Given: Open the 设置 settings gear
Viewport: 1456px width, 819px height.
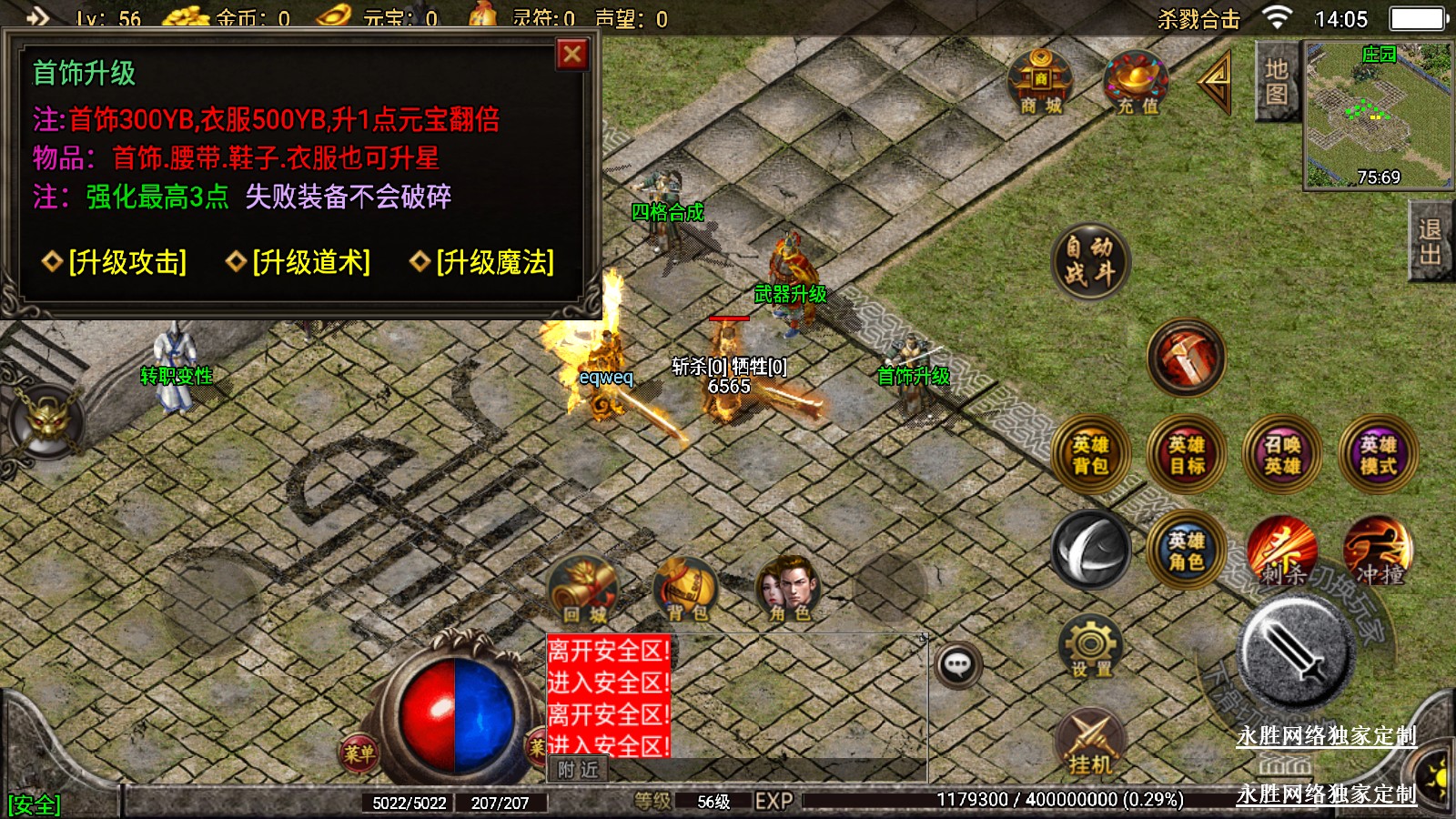Looking at the screenshot, I should point(1090,647).
